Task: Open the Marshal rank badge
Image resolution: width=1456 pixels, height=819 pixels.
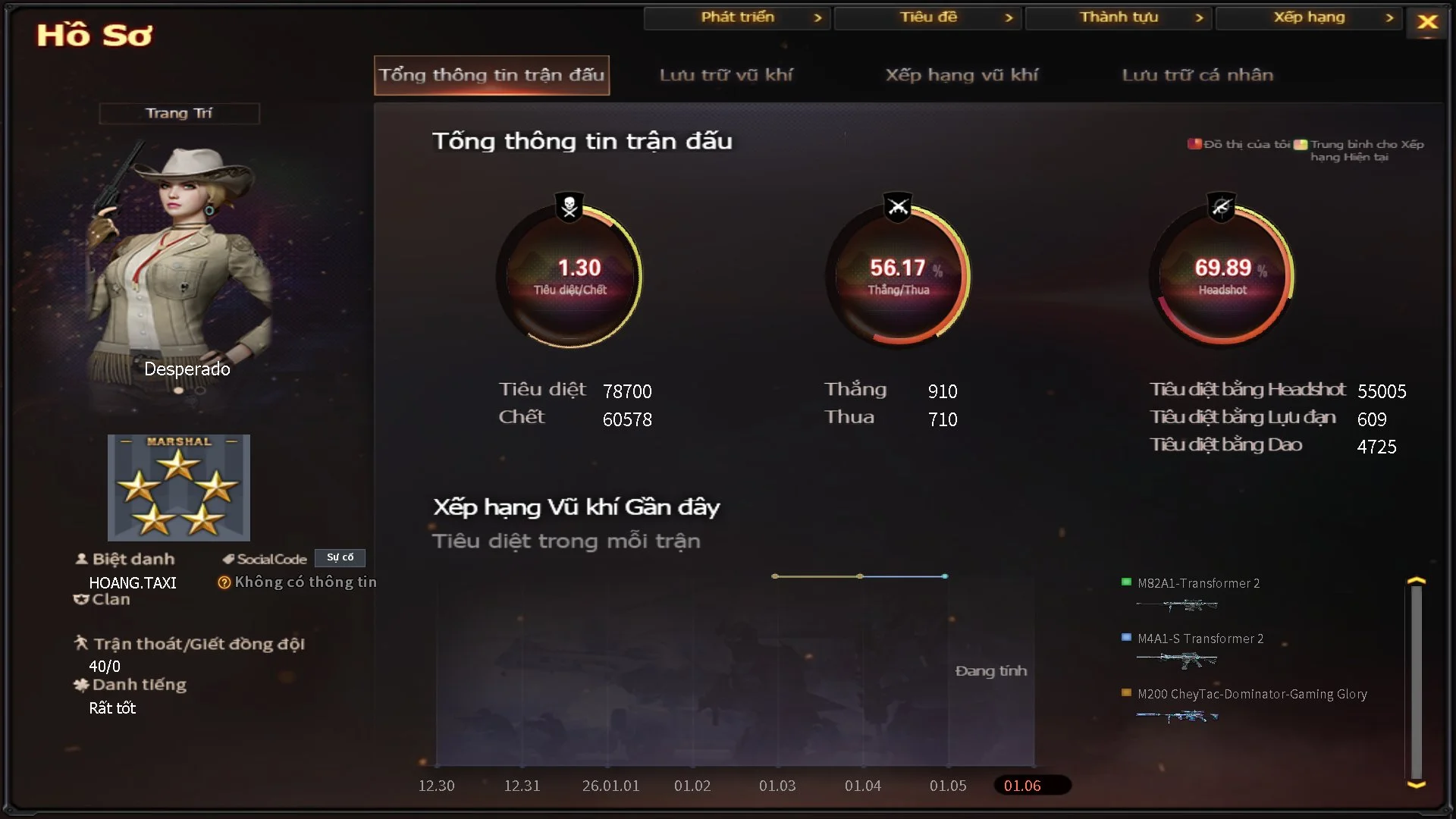Action: point(179,488)
